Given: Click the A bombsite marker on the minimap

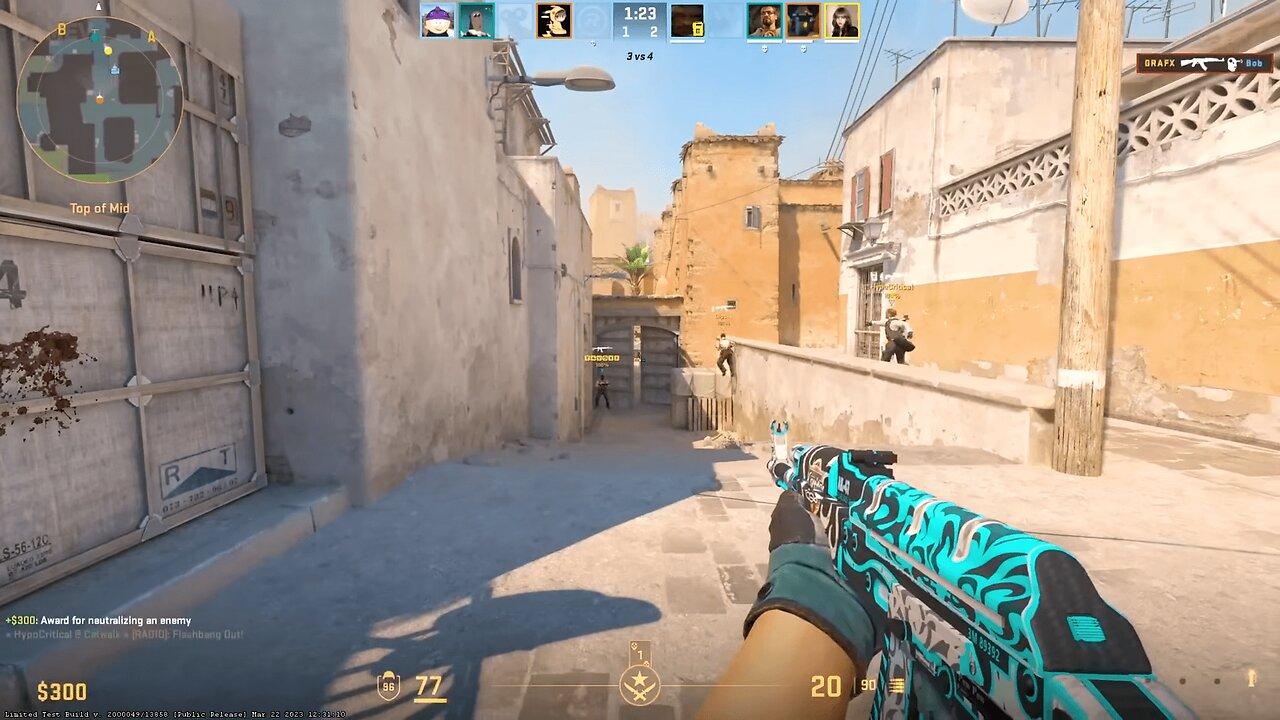Looking at the screenshot, I should coord(151,37).
